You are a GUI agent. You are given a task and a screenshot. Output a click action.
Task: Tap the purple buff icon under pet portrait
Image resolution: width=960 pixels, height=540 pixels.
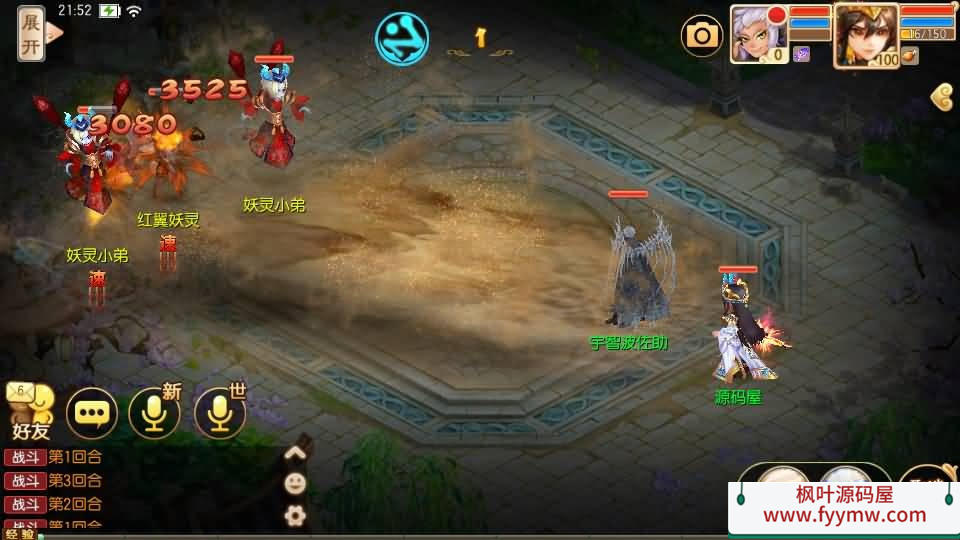[801, 55]
